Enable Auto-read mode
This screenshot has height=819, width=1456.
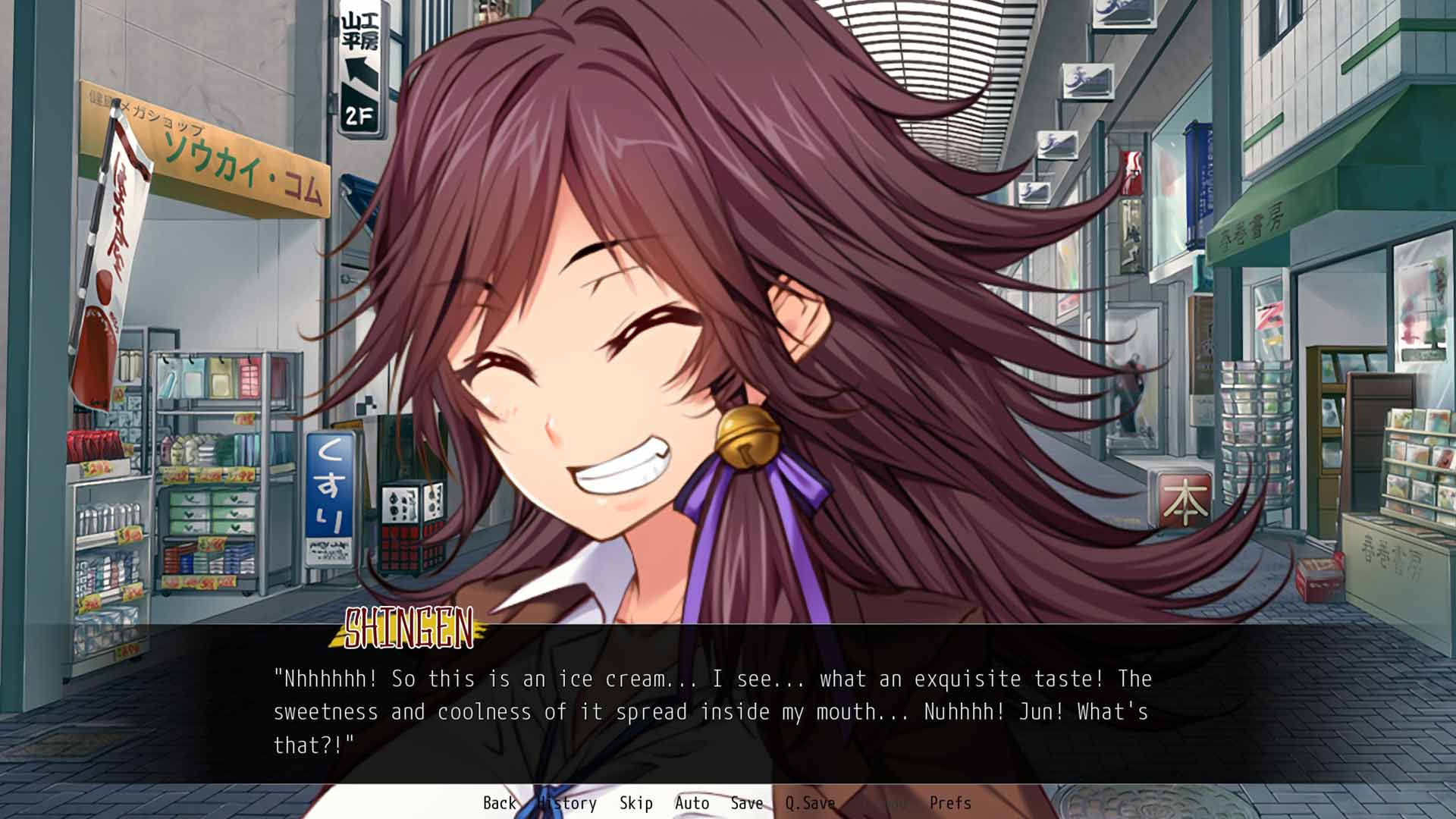point(692,802)
